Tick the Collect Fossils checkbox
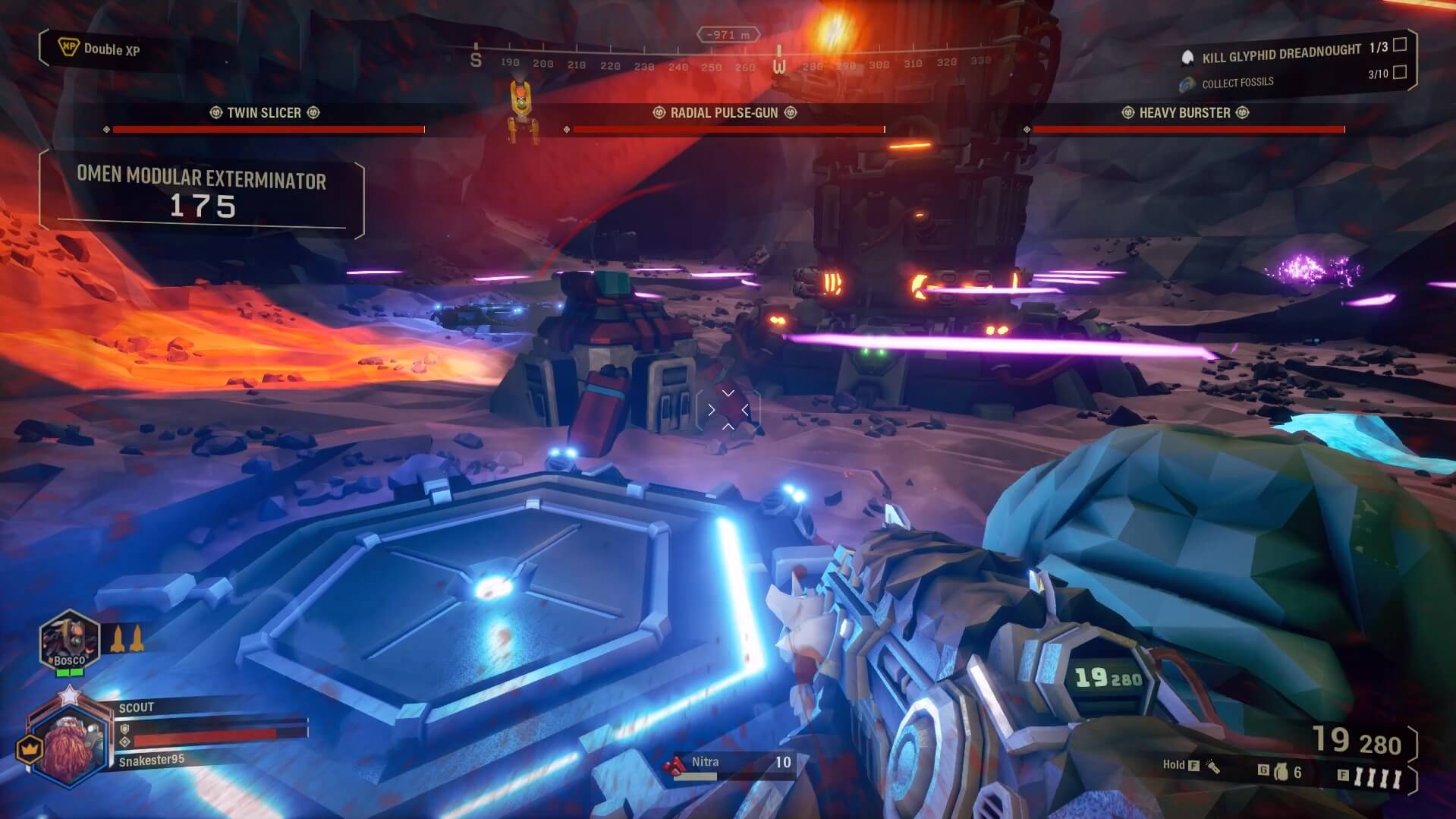Image resolution: width=1456 pixels, height=819 pixels. coord(1400,72)
